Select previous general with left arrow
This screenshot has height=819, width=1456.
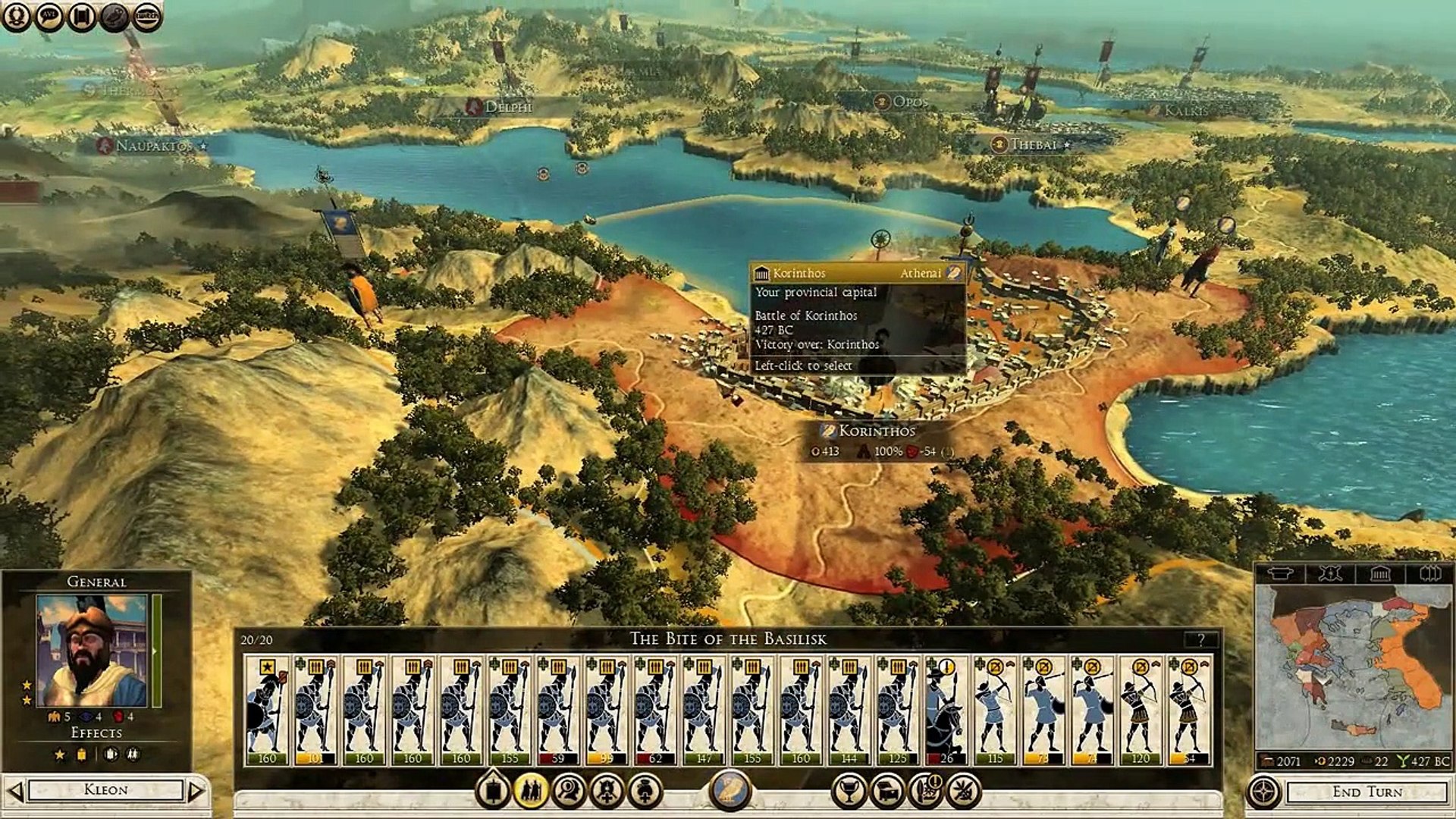pyautogui.click(x=14, y=791)
